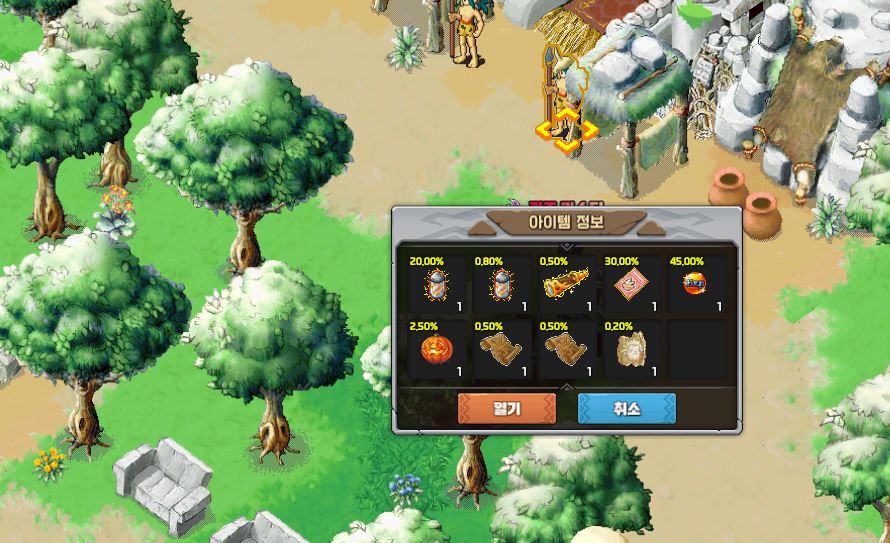The height and width of the screenshot is (543, 890).
Task: Choose the 0.80% glowing capsule slot
Action: pyautogui.click(x=500, y=285)
